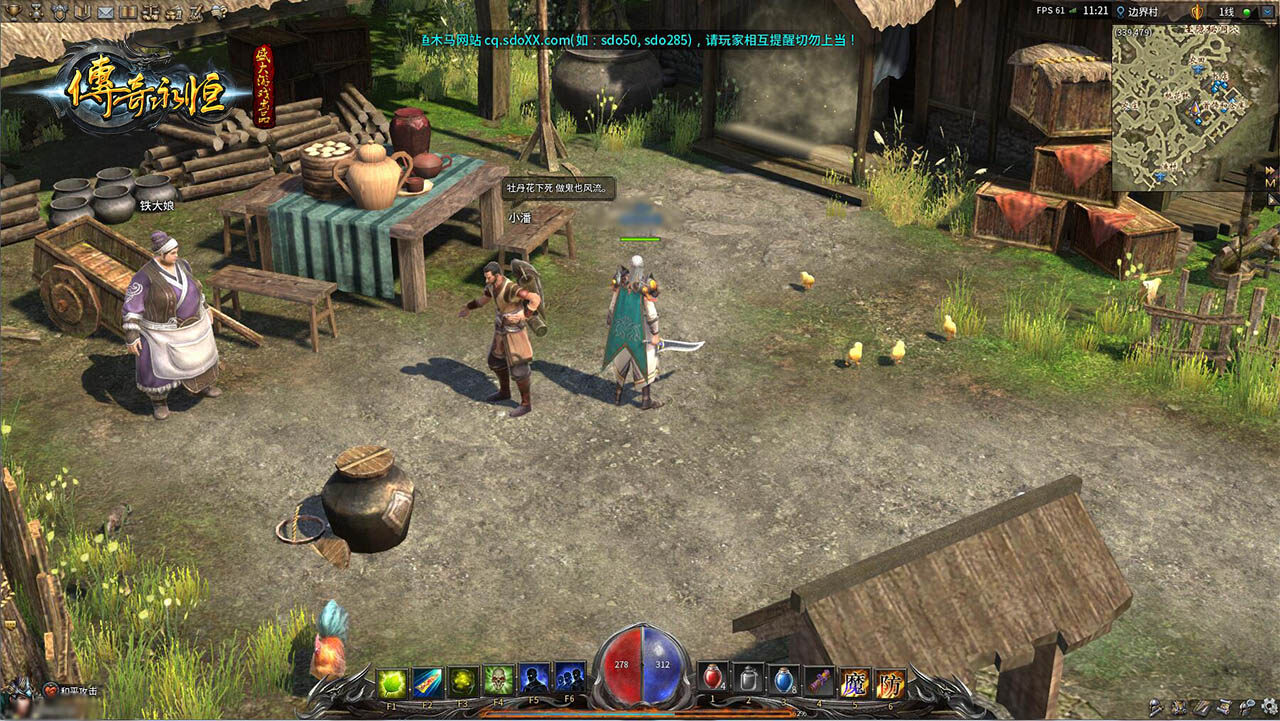This screenshot has width=1280, height=721.
Task: Use the blue sword slash skill F2
Action: (x=427, y=683)
